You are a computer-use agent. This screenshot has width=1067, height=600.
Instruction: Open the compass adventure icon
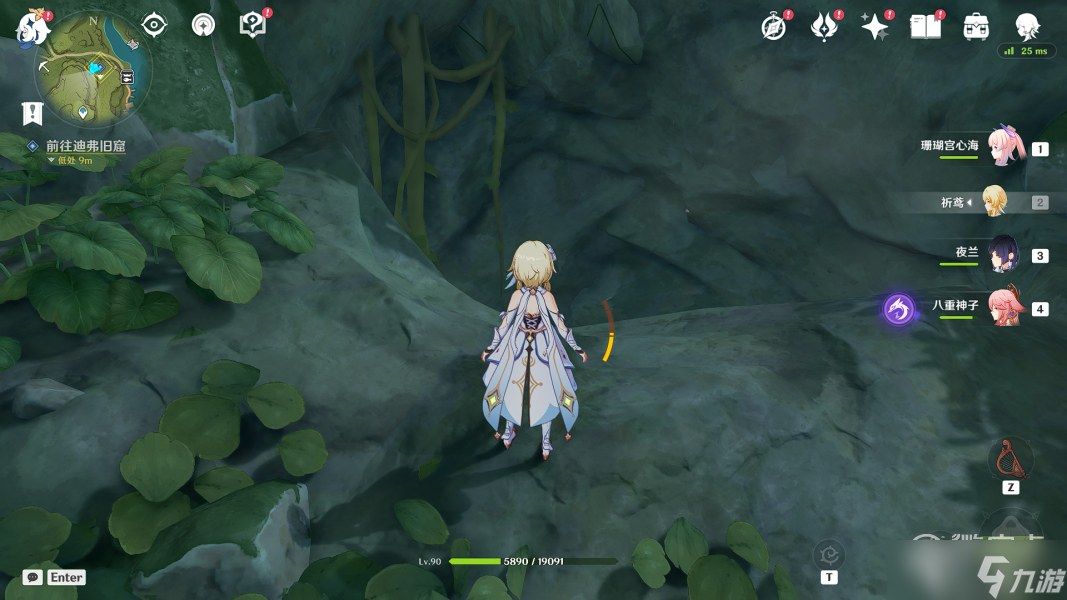pos(774,27)
